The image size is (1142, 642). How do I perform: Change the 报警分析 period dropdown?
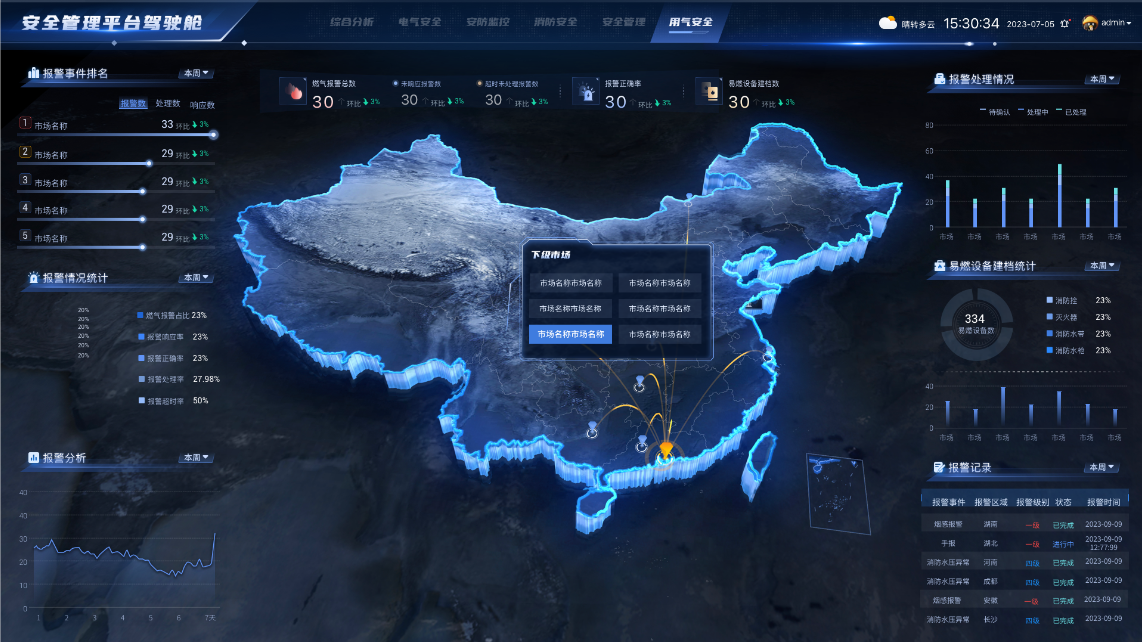[x=197, y=457]
